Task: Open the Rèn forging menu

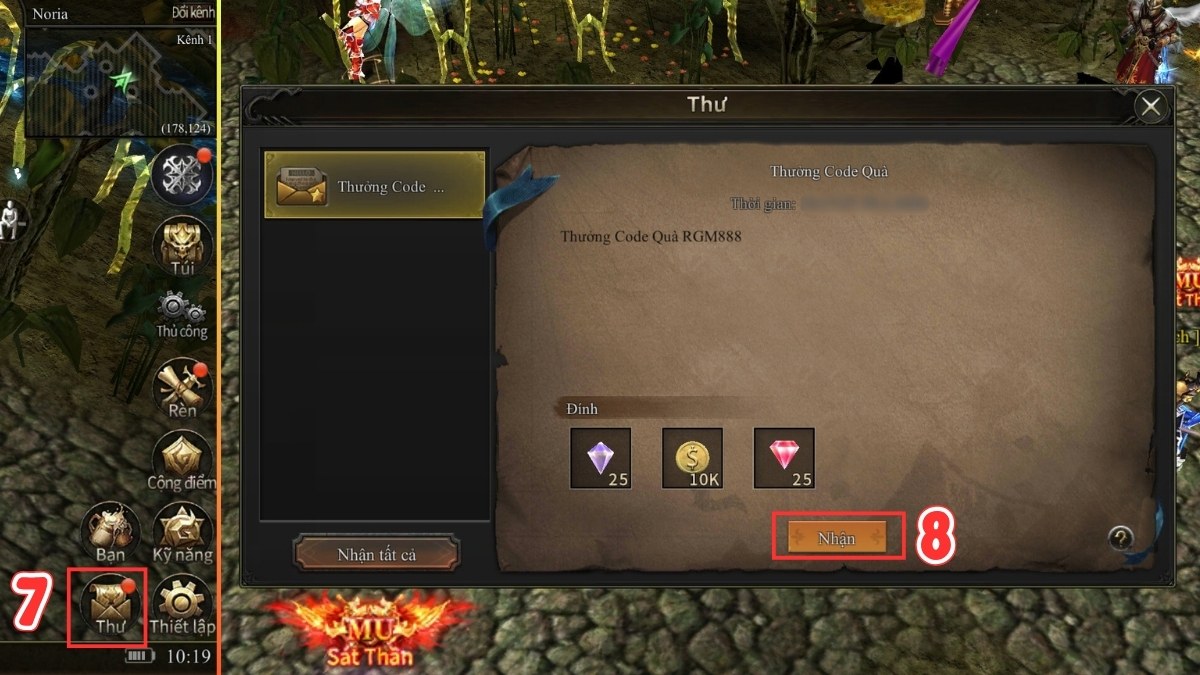Action: point(182,387)
